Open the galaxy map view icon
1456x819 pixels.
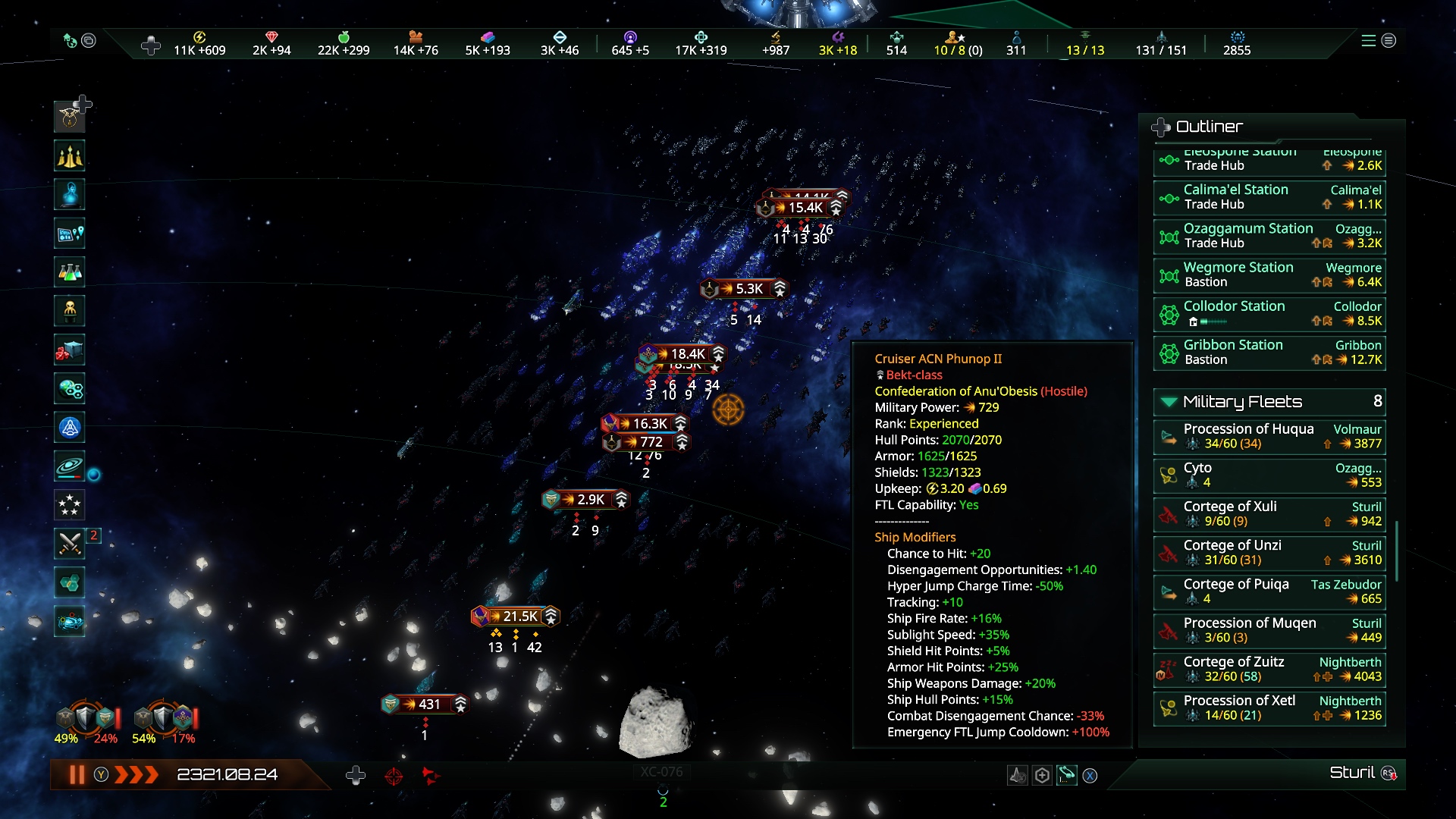pyautogui.click(x=70, y=466)
